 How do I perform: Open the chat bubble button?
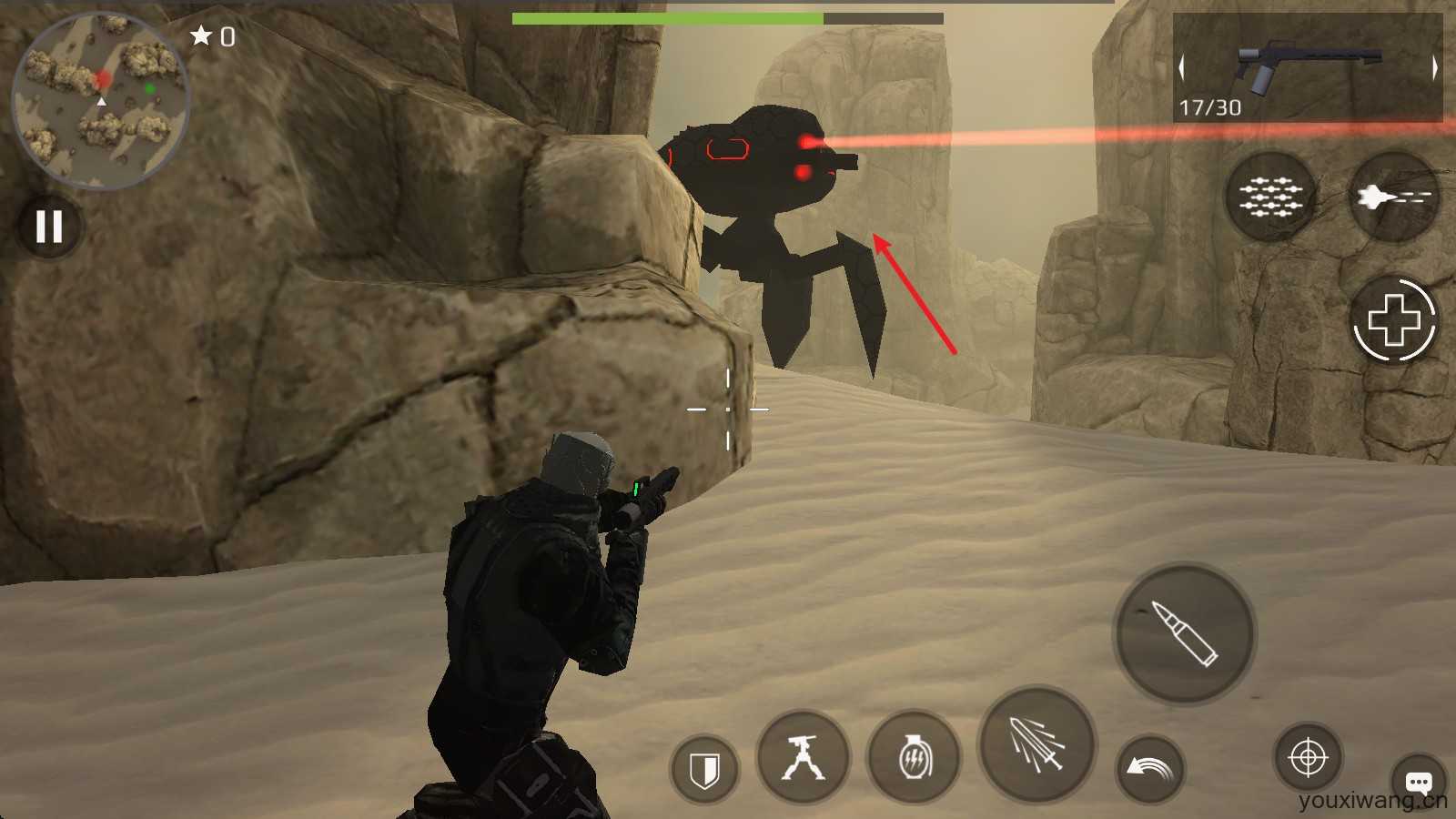coord(1418,781)
